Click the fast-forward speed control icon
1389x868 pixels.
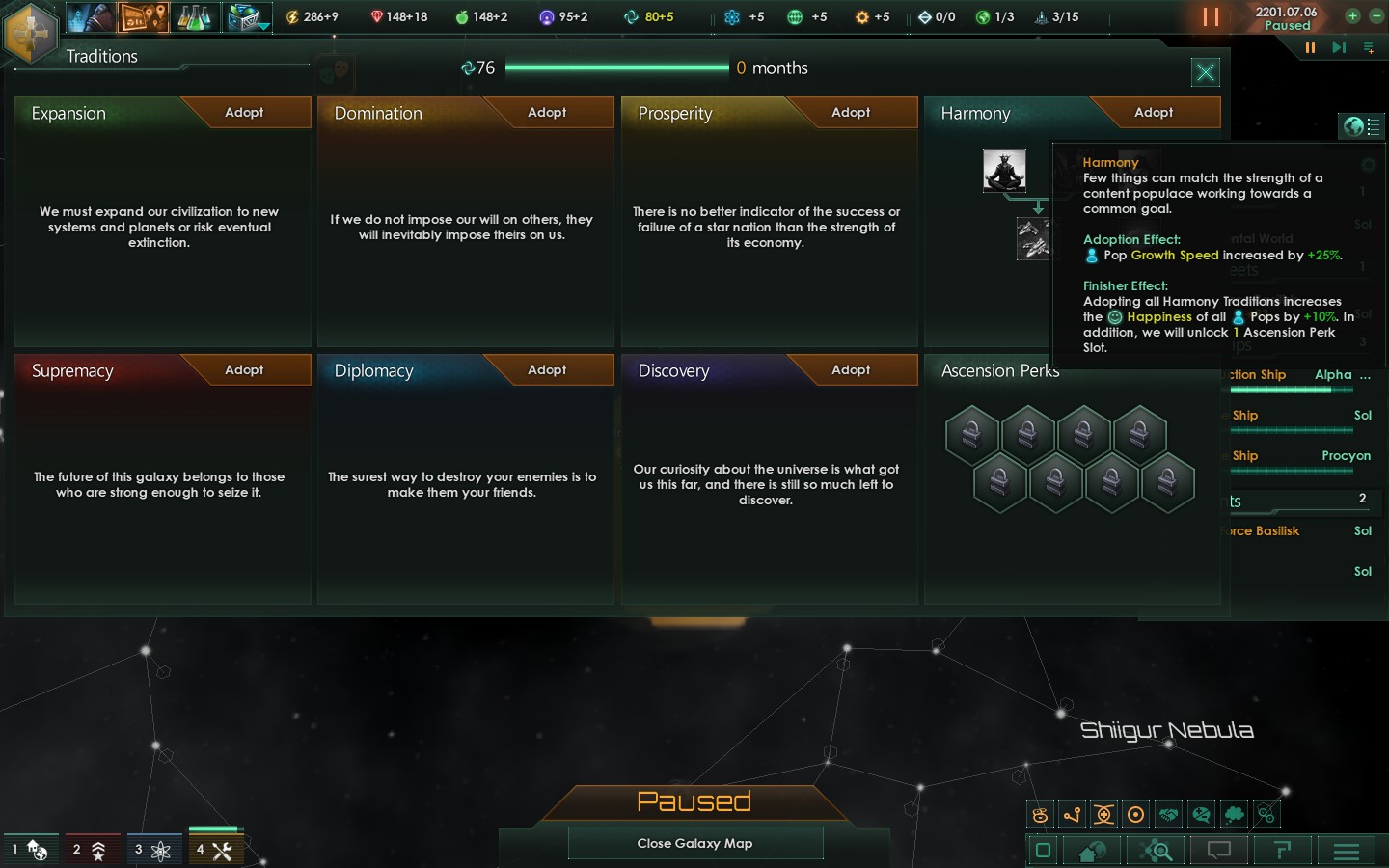point(1338,46)
